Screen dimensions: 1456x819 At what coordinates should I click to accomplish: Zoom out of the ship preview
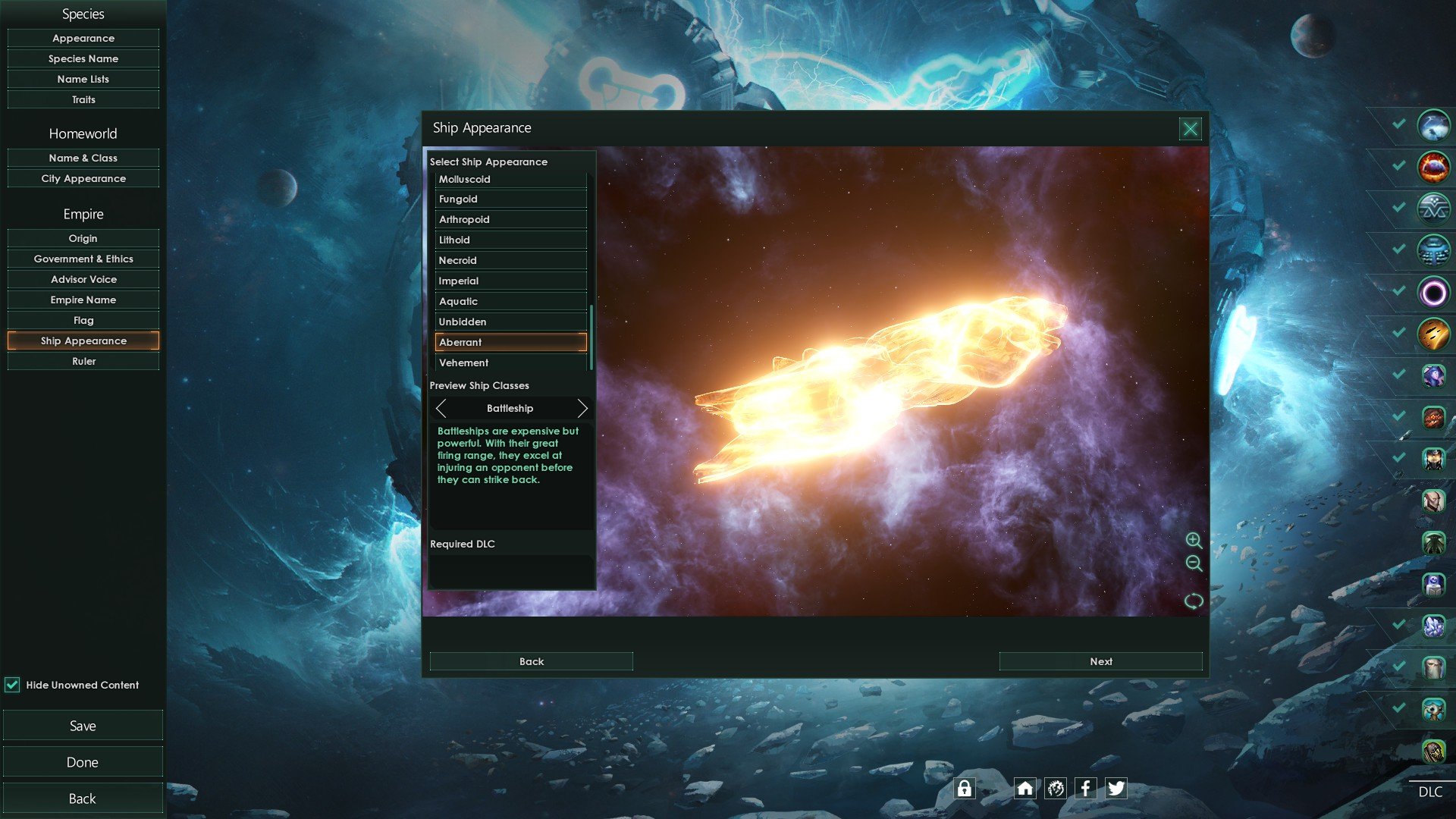pyautogui.click(x=1194, y=563)
